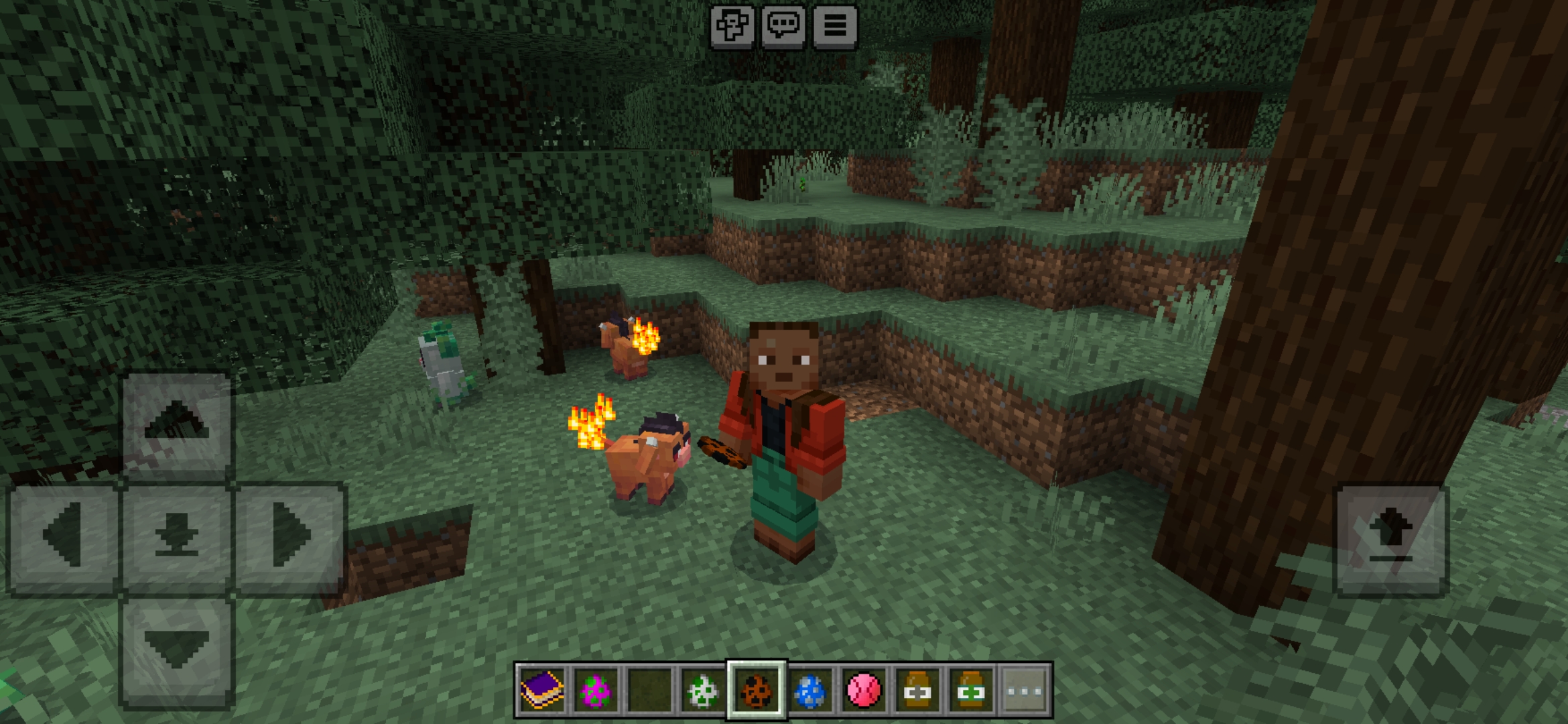The width and height of the screenshot is (1568, 724).
Task: Open chat using the speech bubble icon
Action: click(x=785, y=28)
